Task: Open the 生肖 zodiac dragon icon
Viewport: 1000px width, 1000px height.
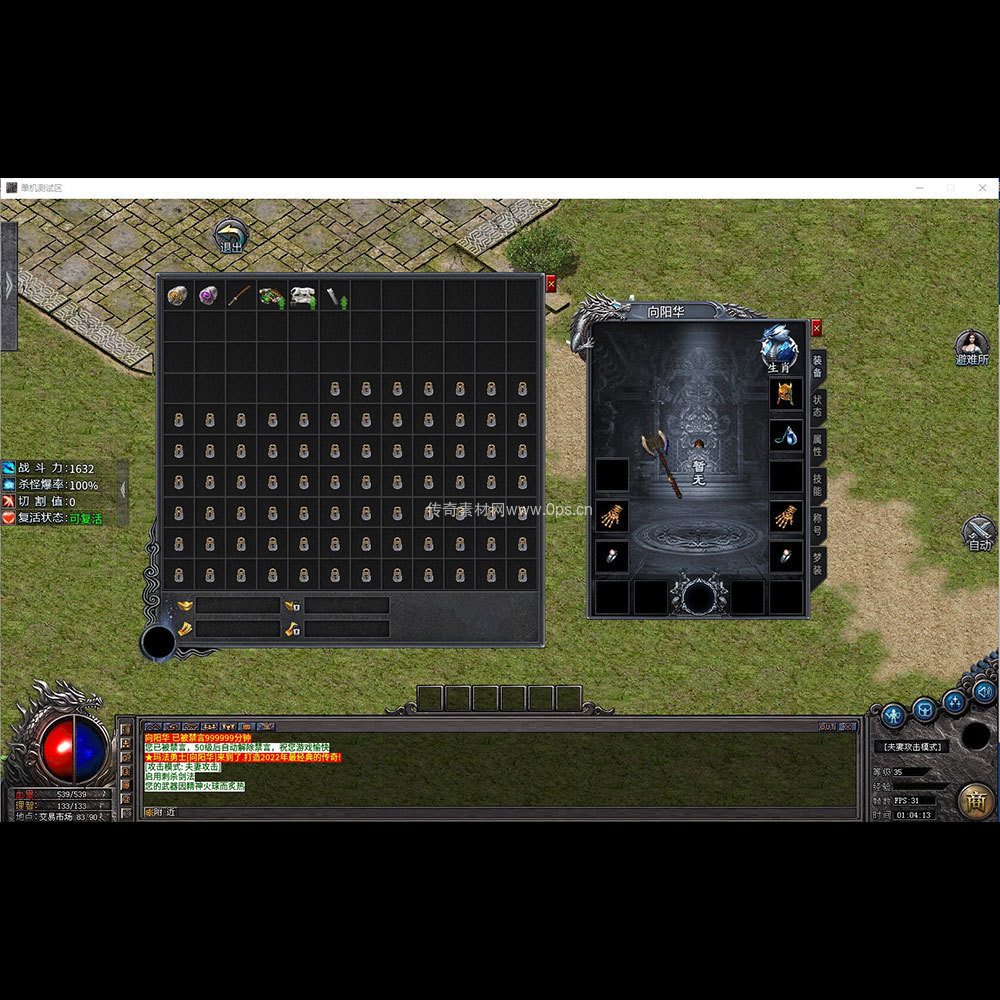Action: (x=780, y=347)
